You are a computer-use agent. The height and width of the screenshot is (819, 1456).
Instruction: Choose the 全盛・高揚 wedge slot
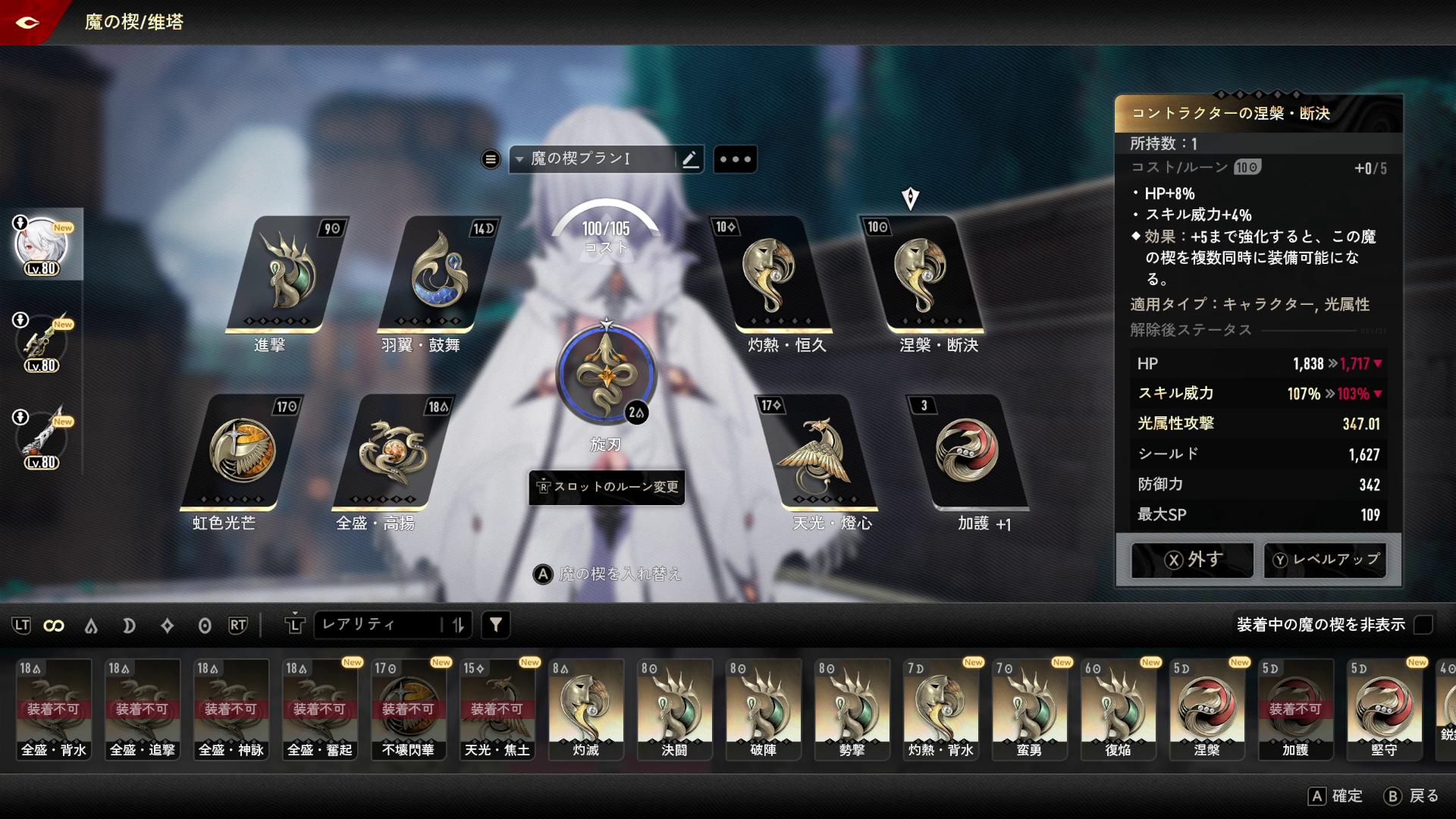click(393, 452)
